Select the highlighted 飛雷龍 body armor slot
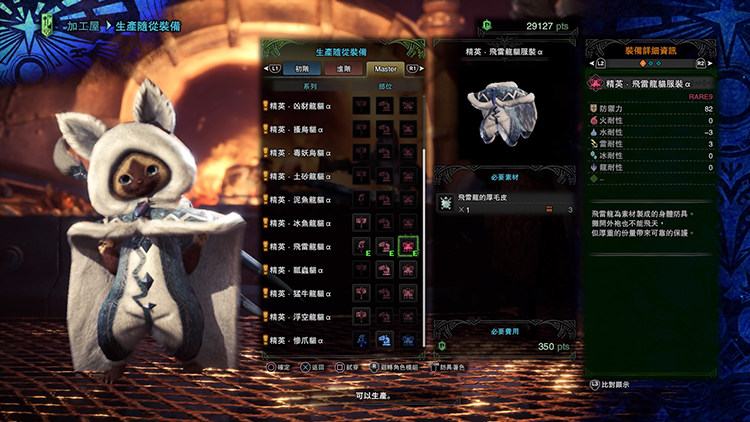The height and width of the screenshot is (422, 750). 407,246
